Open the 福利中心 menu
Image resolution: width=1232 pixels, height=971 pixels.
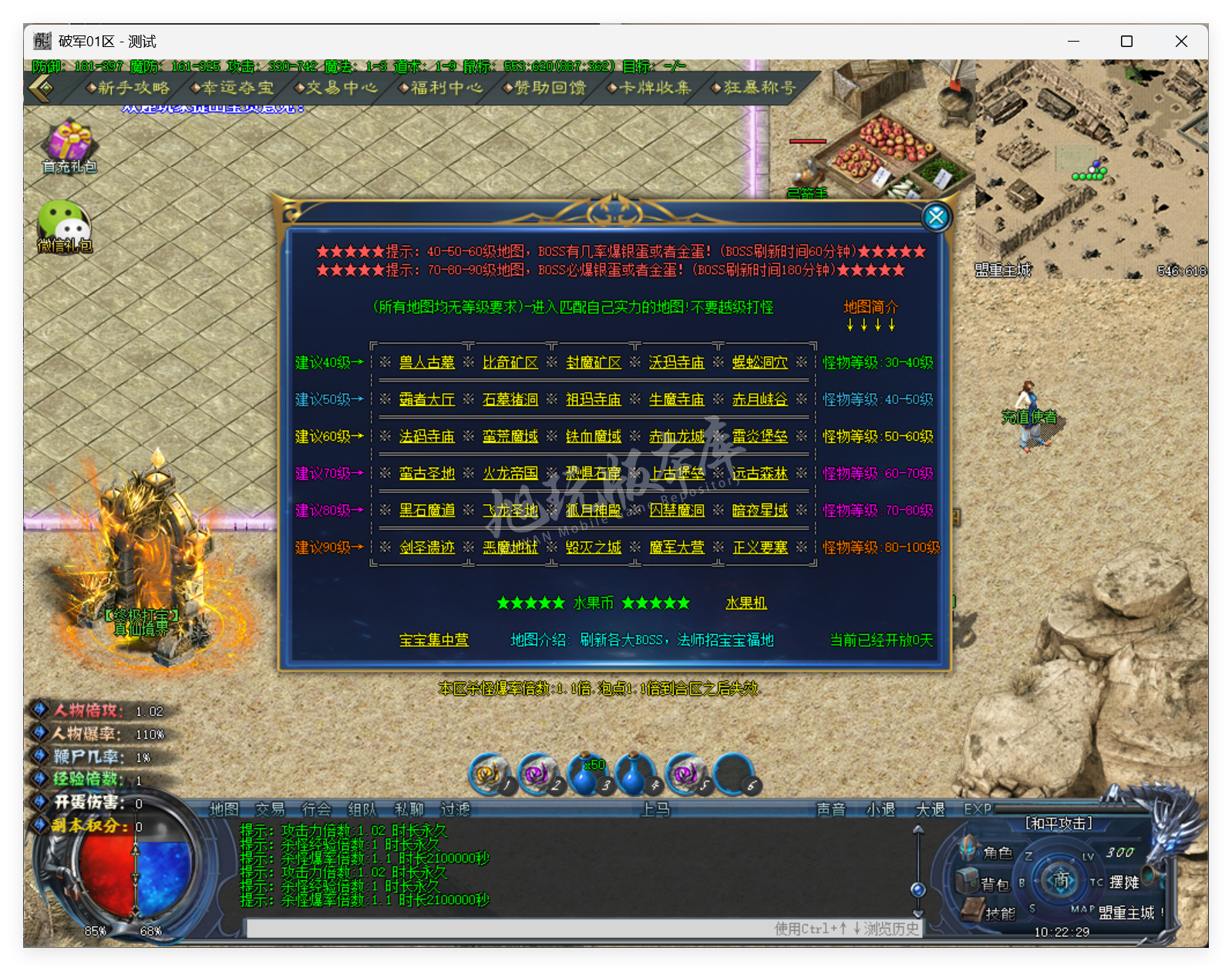click(445, 88)
